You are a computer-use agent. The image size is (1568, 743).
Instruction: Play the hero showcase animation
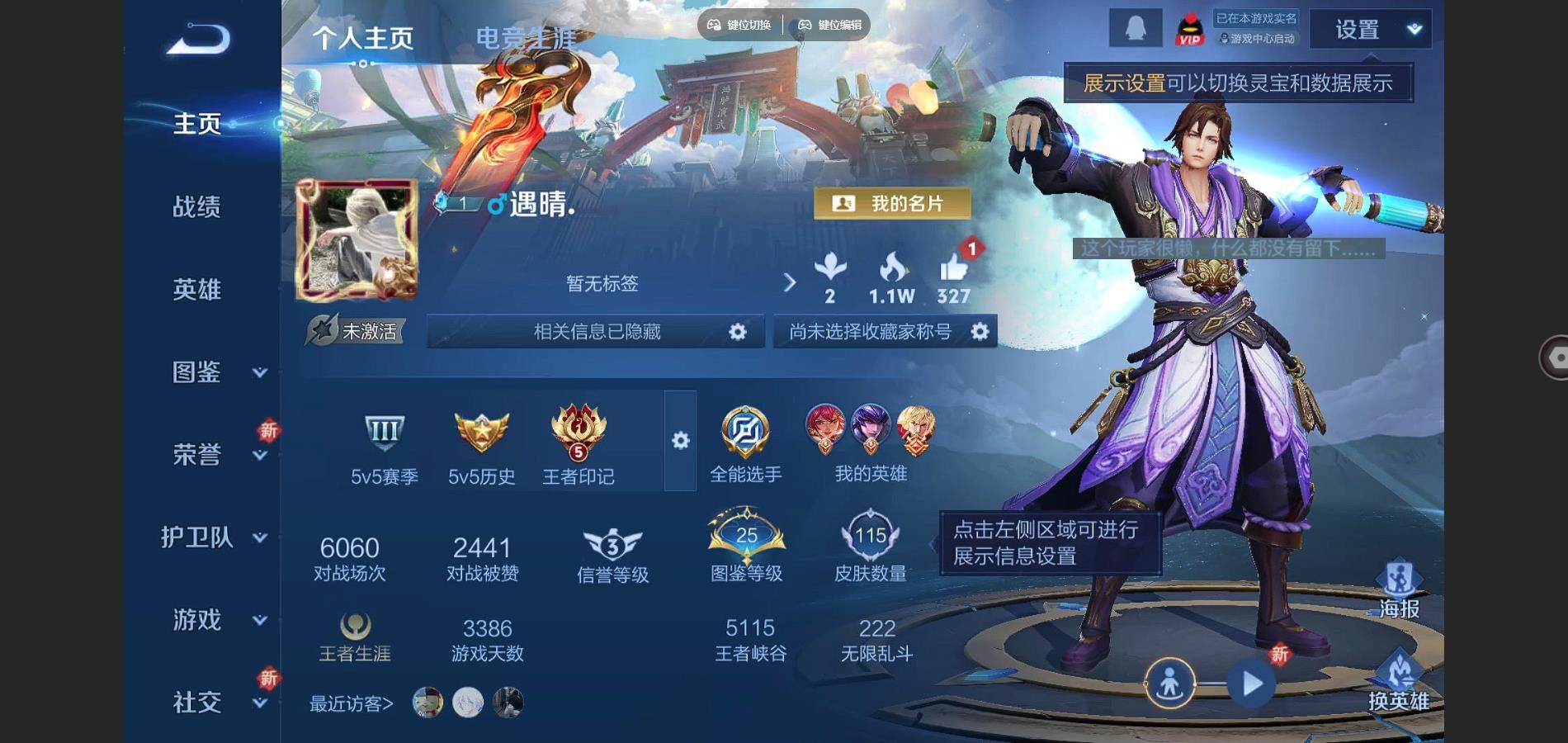1252,684
